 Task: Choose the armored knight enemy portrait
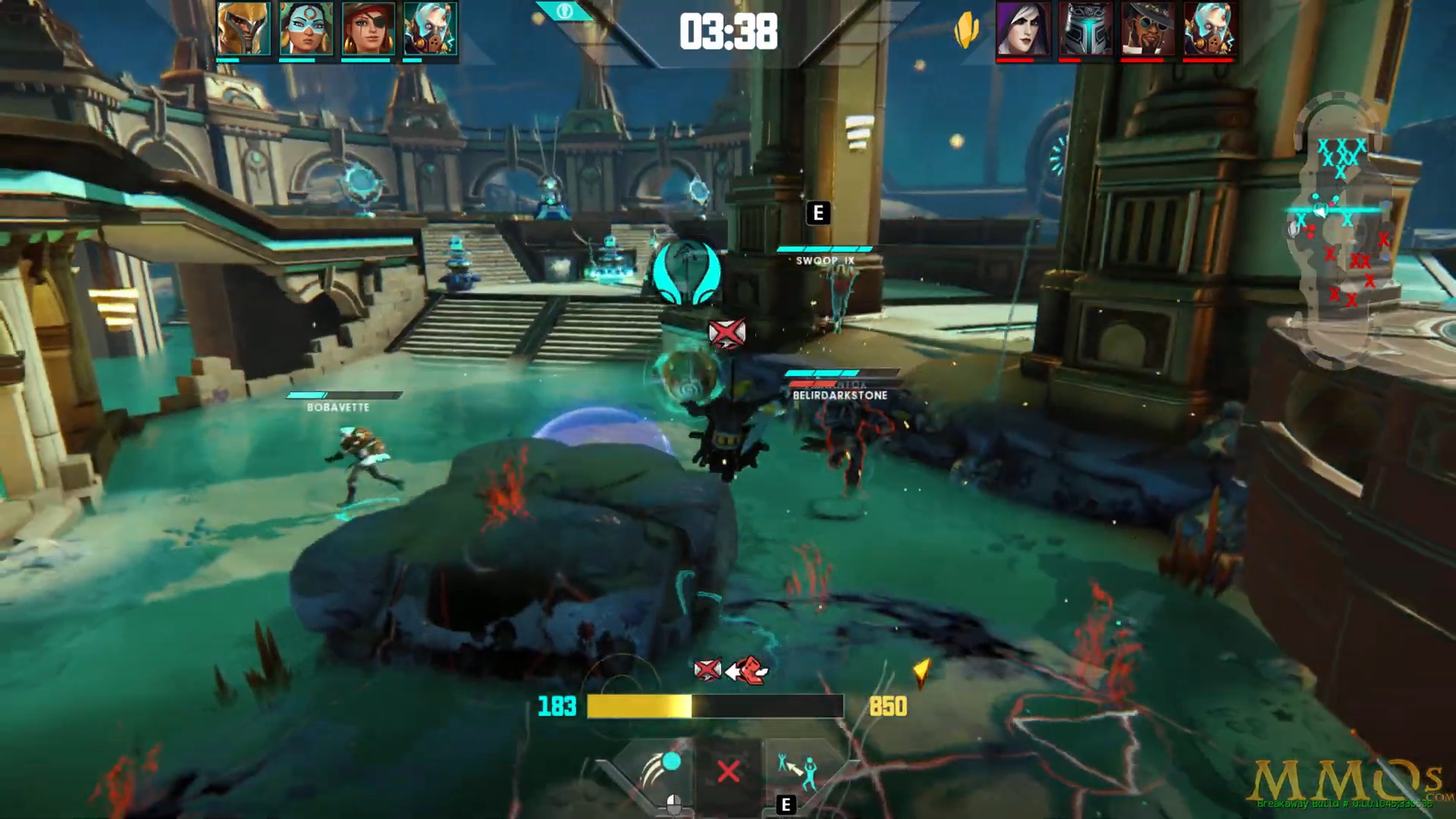click(1085, 29)
